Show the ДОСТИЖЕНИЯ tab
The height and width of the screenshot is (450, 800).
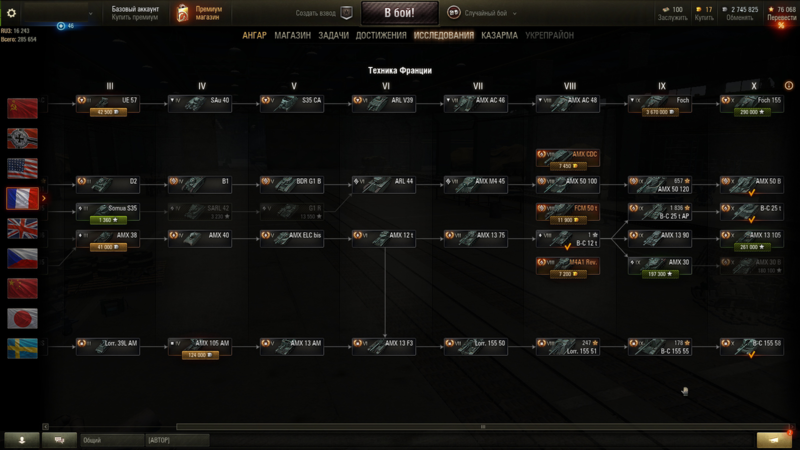point(381,35)
